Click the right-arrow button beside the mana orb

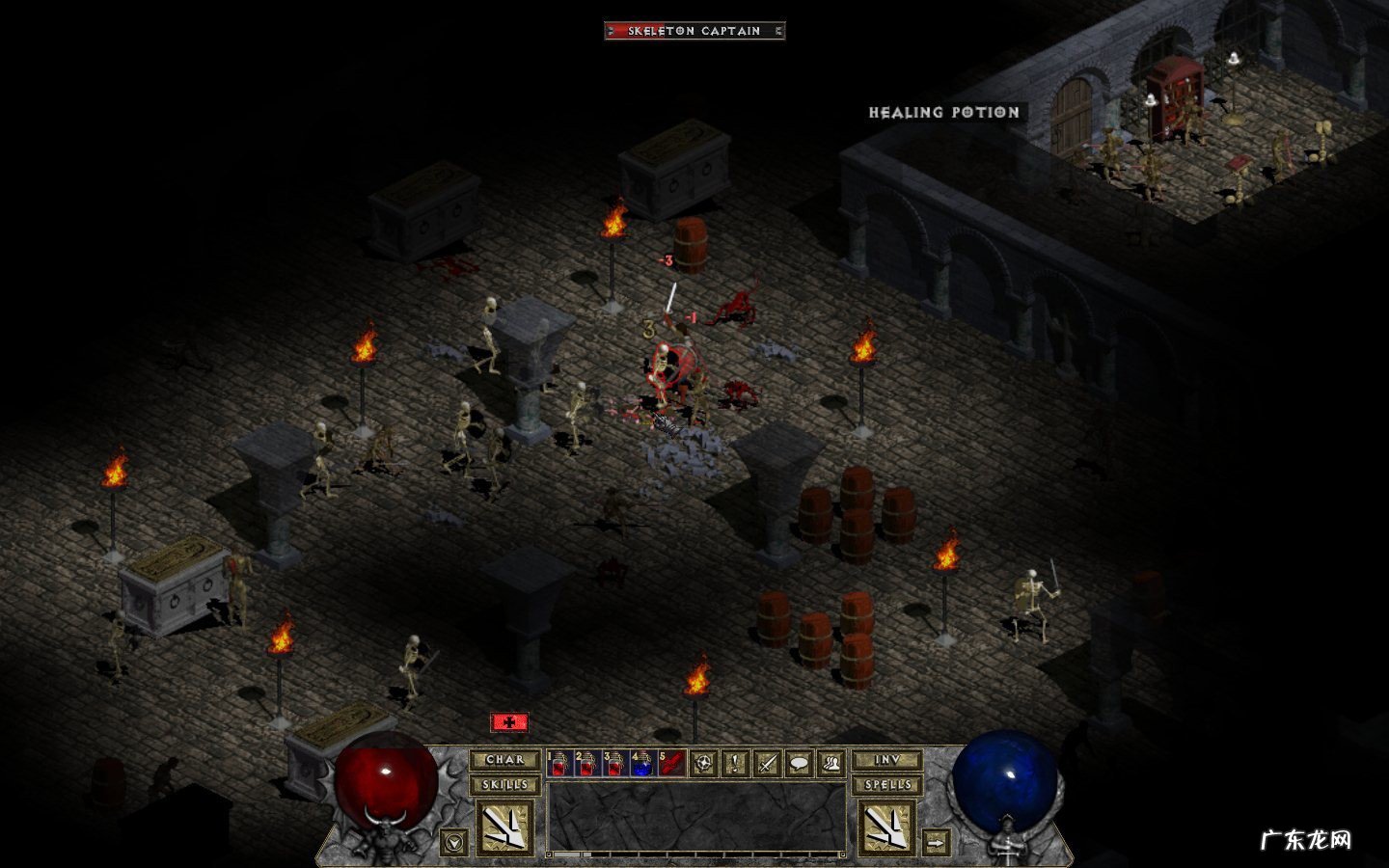(x=936, y=842)
